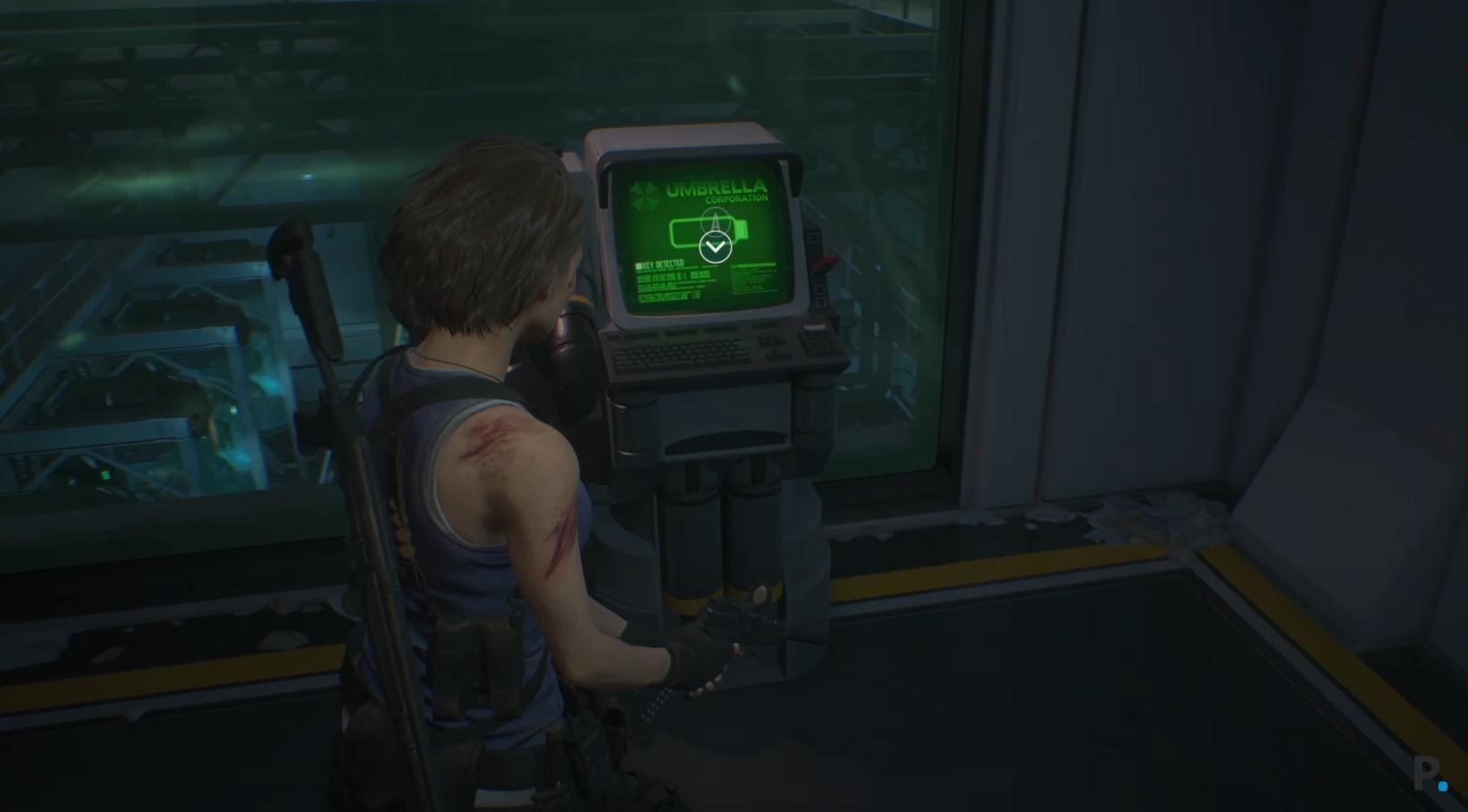Select the circular interact marker on the terminal

pos(715,247)
